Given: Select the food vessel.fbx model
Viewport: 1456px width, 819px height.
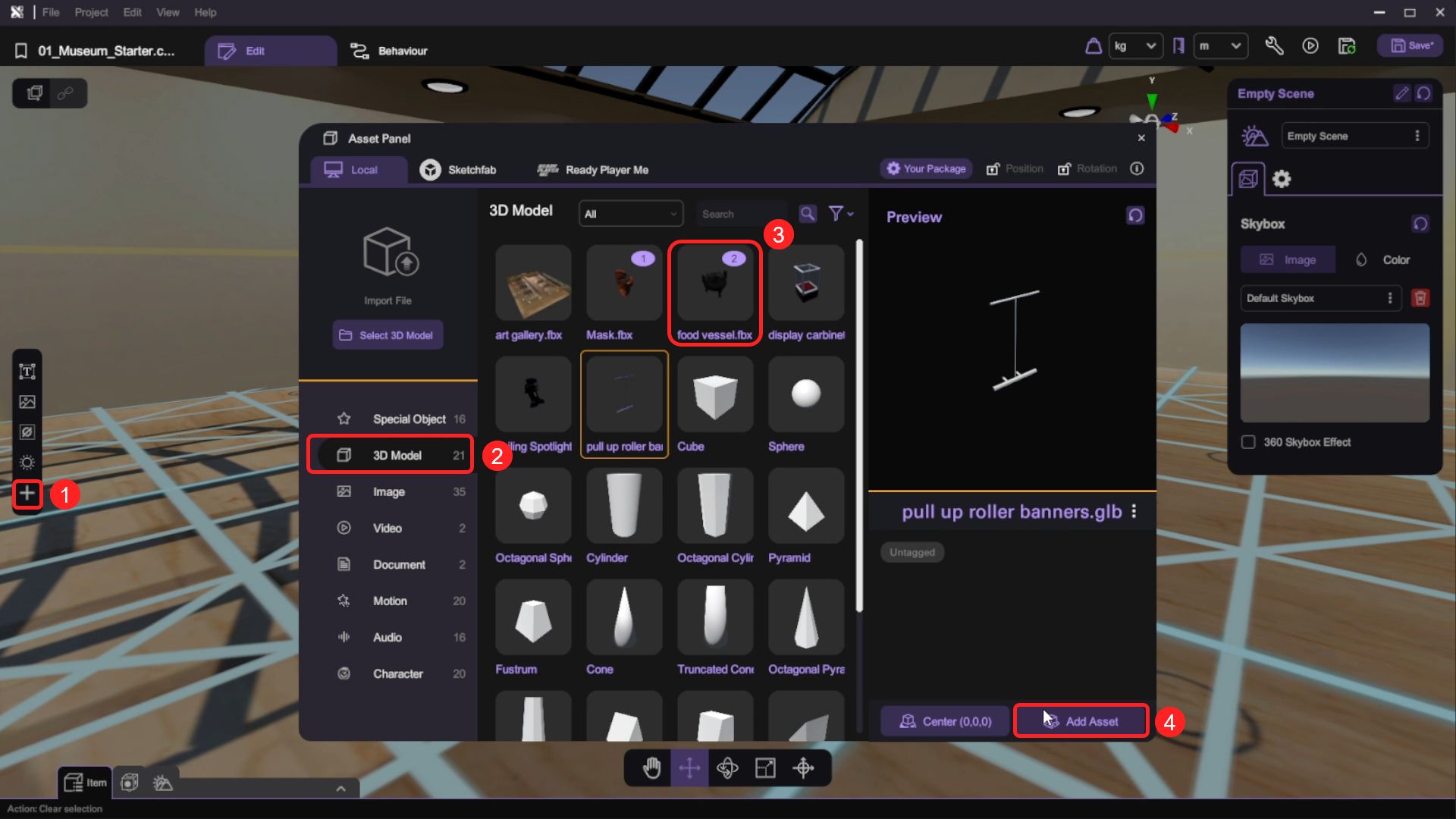Looking at the screenshot, I should pos(714,292).
